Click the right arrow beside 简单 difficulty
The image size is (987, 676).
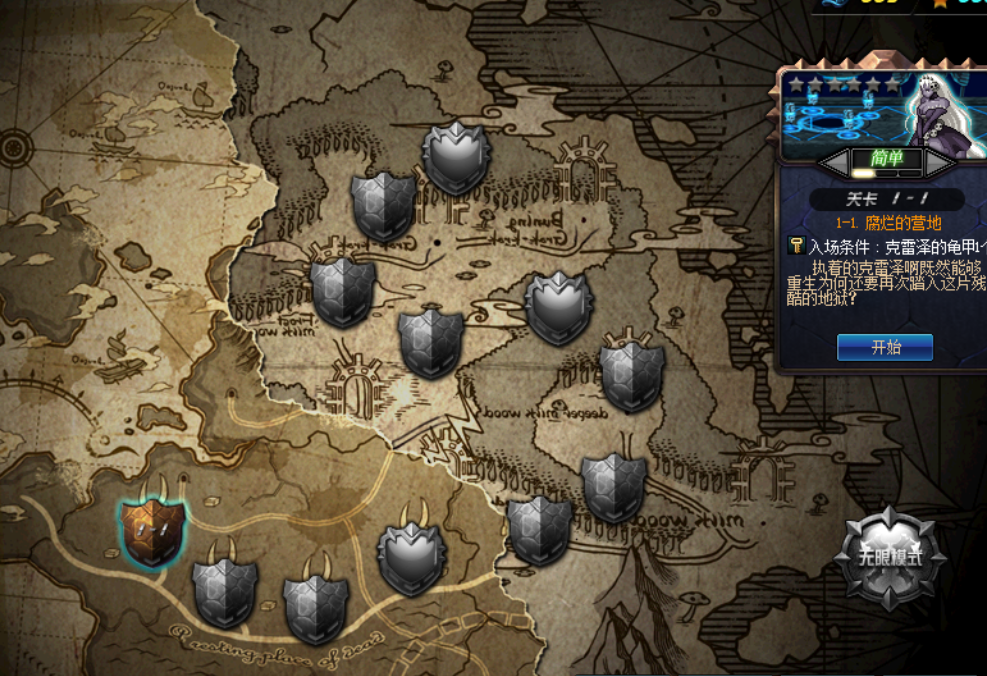[938, 161]
